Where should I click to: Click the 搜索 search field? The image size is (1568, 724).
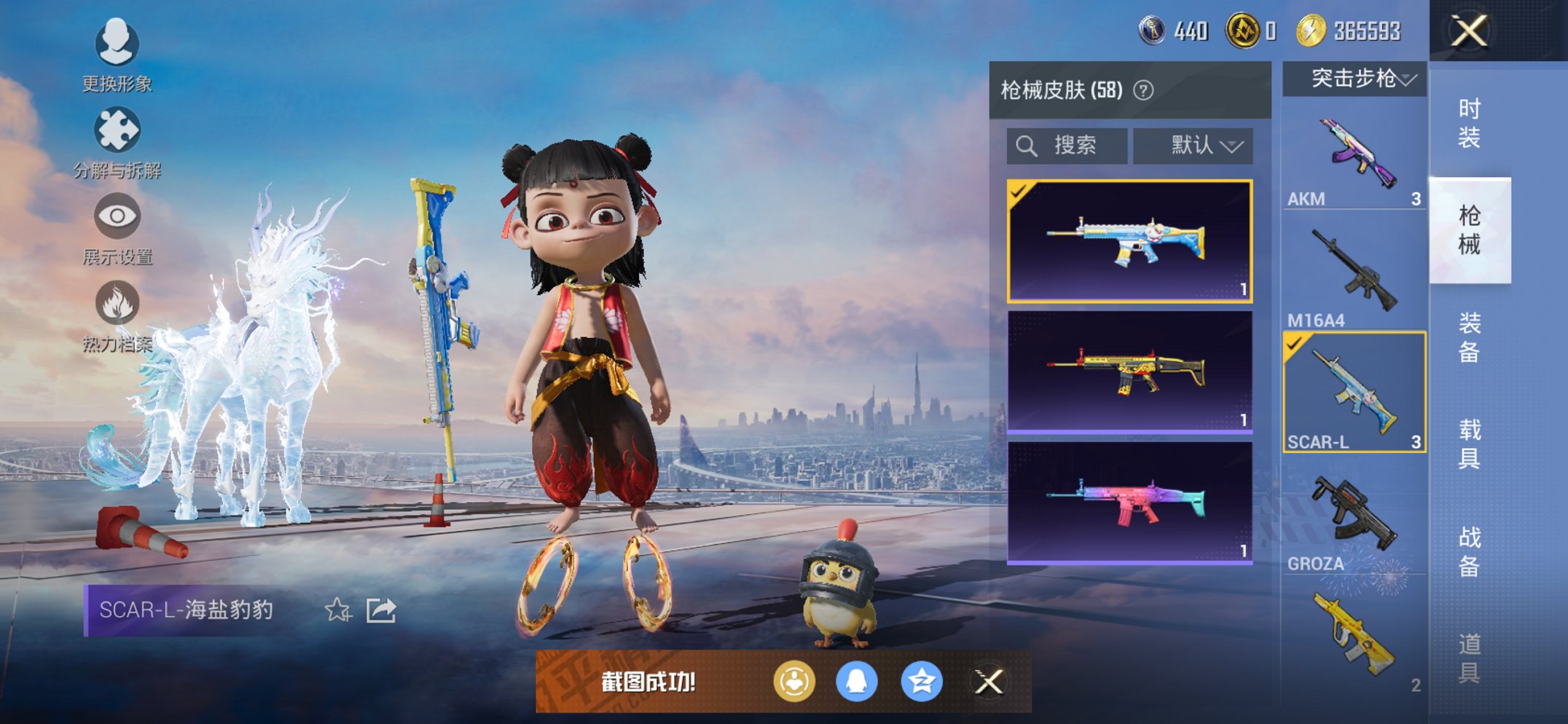point(1067,146)
